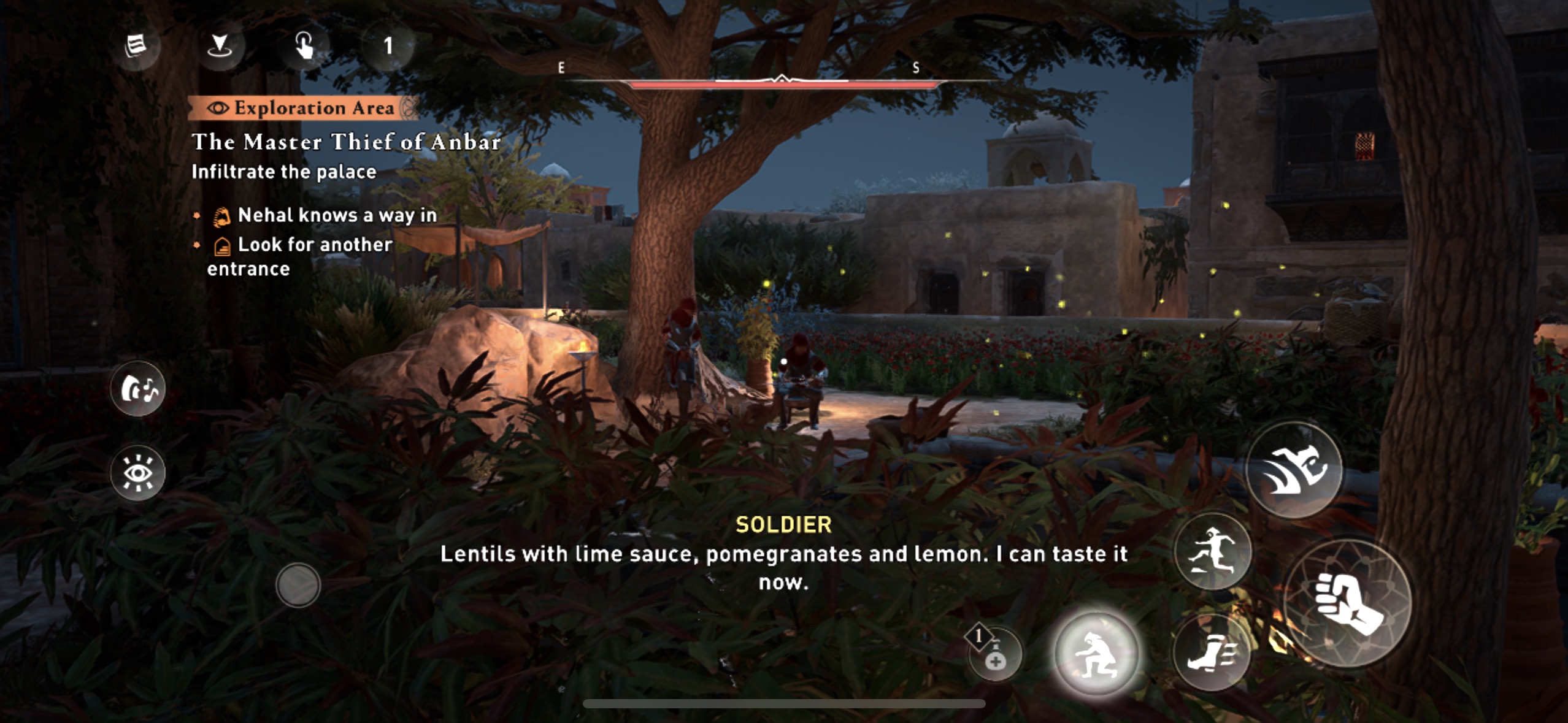Activate the sprinting boot button
The width and height of the screenshot is (1568, 723).
(x=1212, y=652)
